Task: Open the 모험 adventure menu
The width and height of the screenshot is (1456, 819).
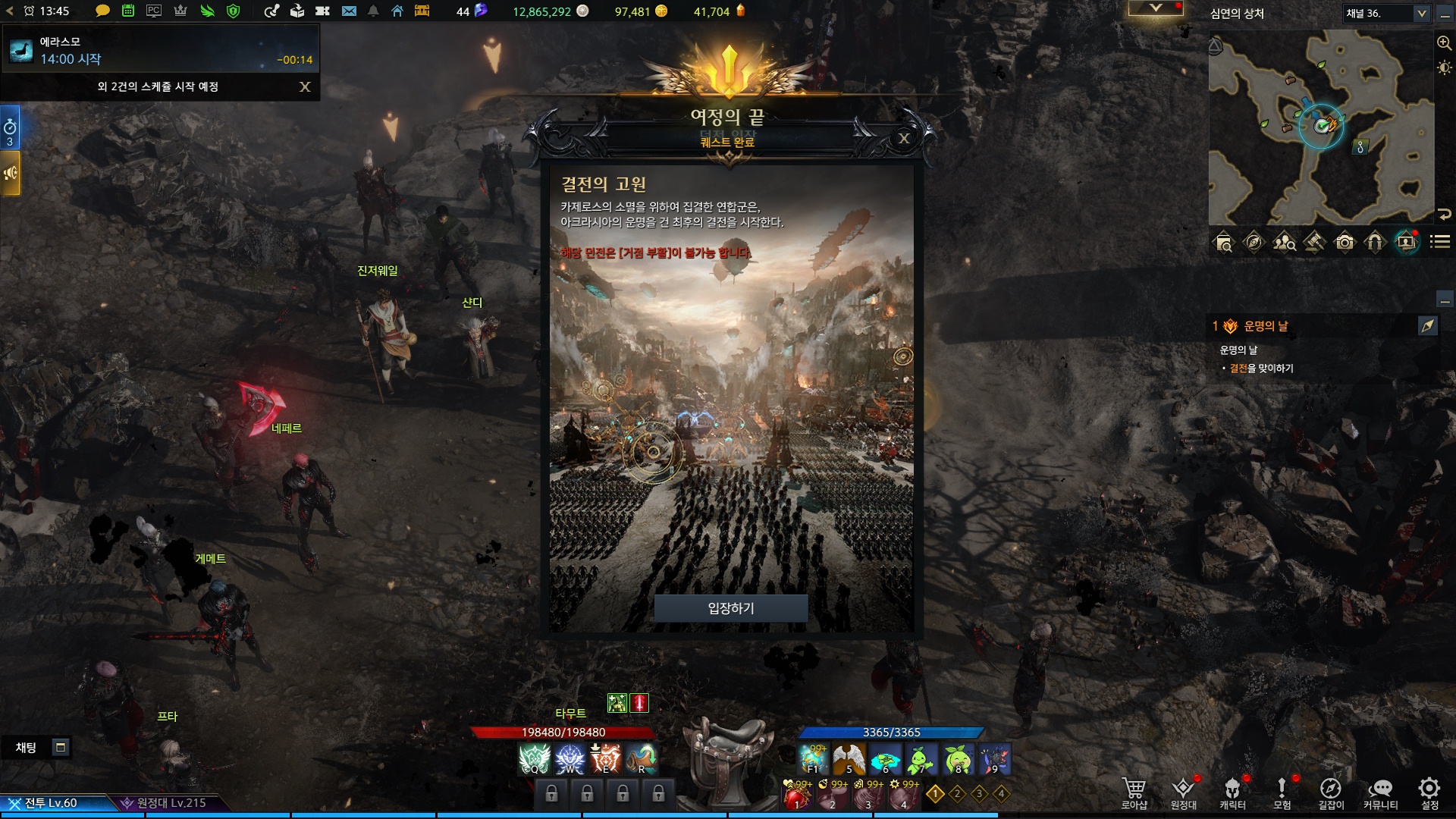Action: click(x=1282, y=792)
